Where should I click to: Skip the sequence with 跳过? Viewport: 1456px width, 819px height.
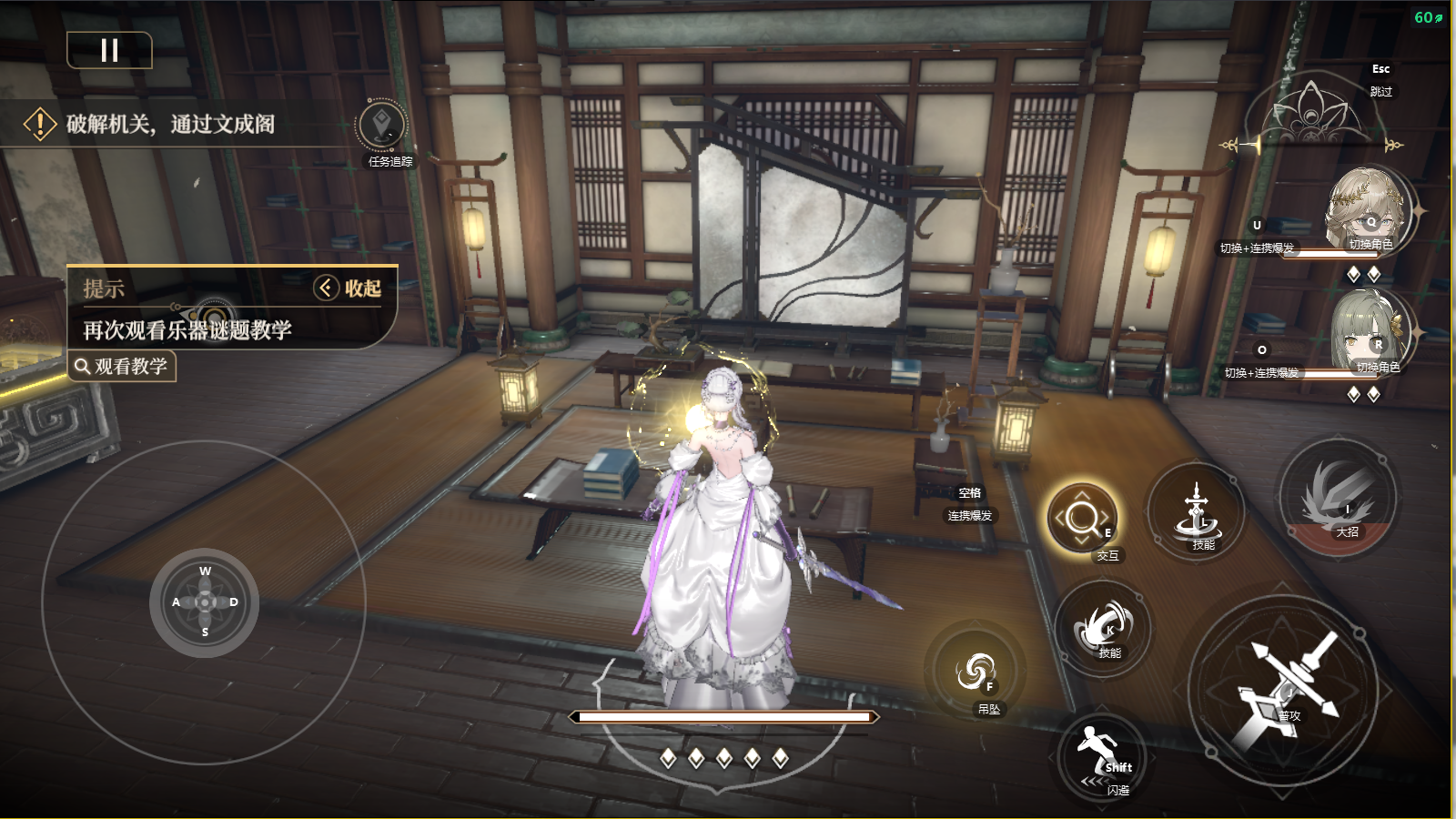tap(1380, 91)
